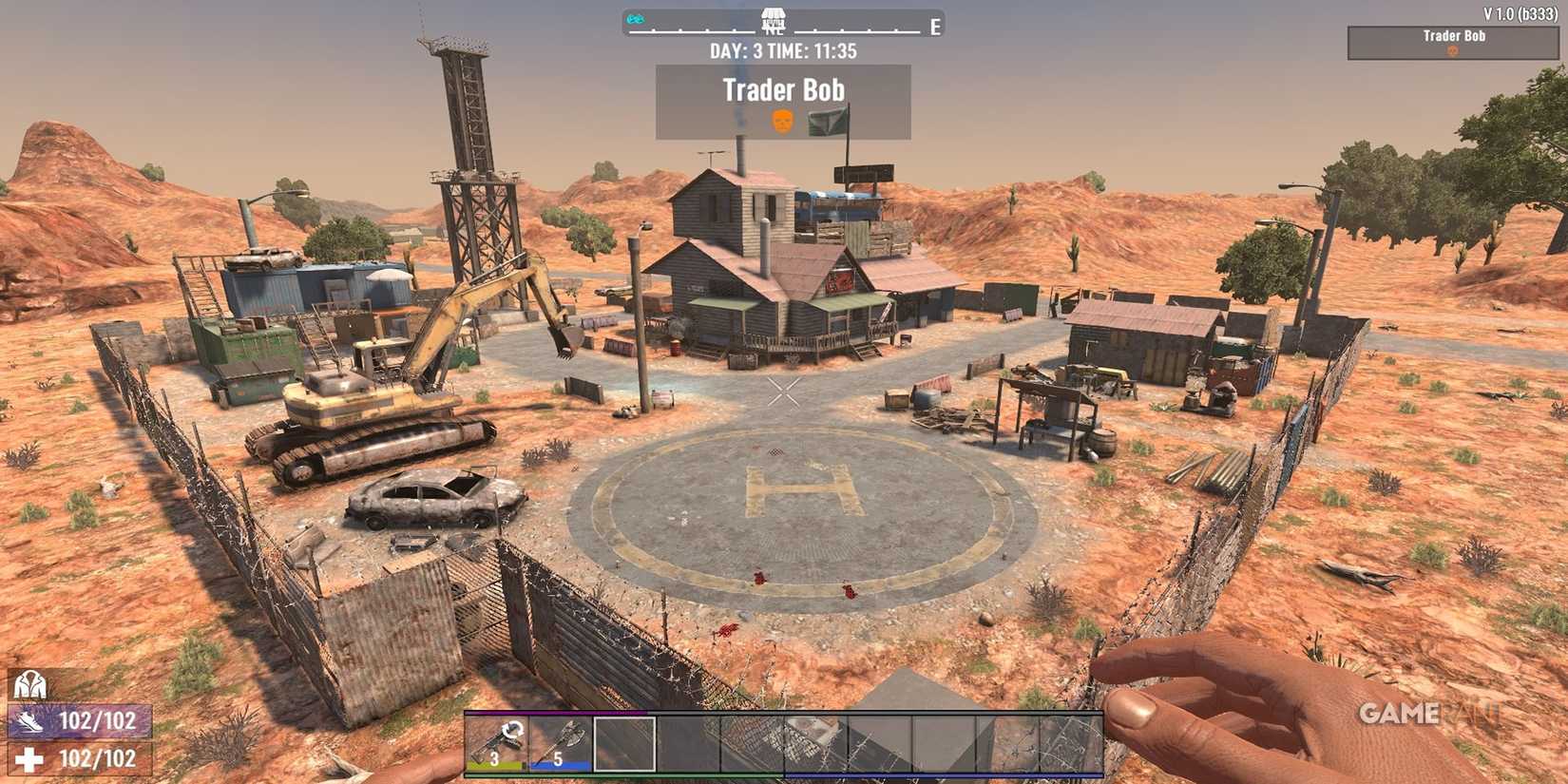Select the Trader Bob title text

(782, 90)
